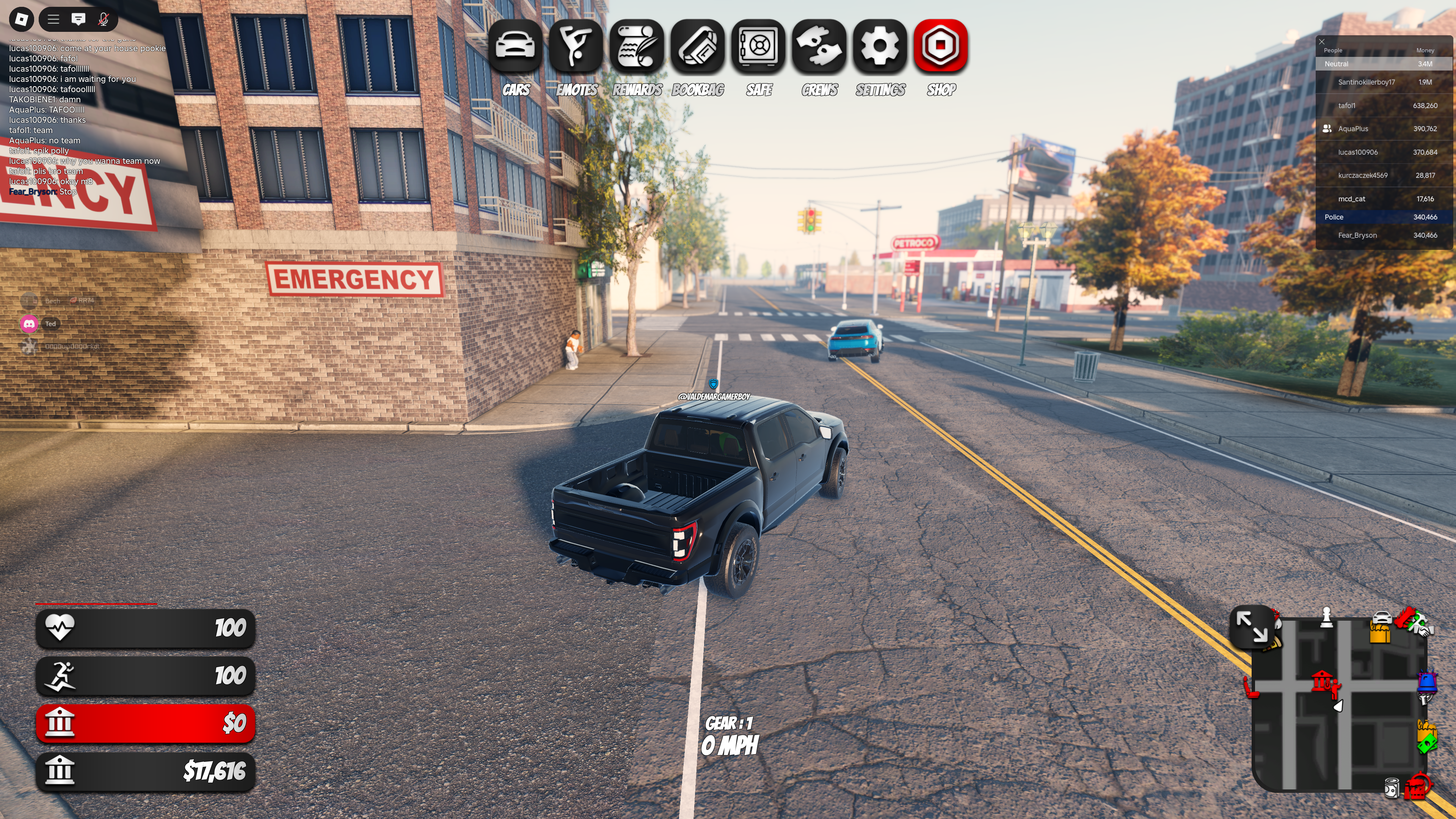Screen dimensions: 1456x819
Task: Open the gear Settings menu
Action: [880, 46]
